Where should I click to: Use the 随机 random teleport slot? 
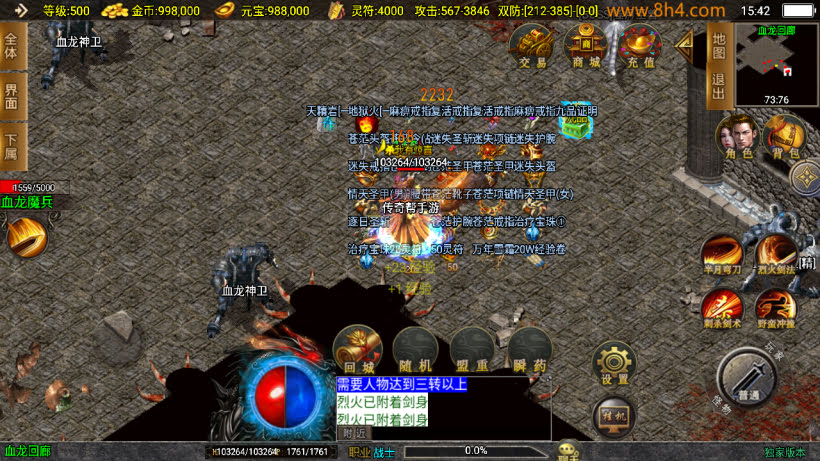pos(415,350)
